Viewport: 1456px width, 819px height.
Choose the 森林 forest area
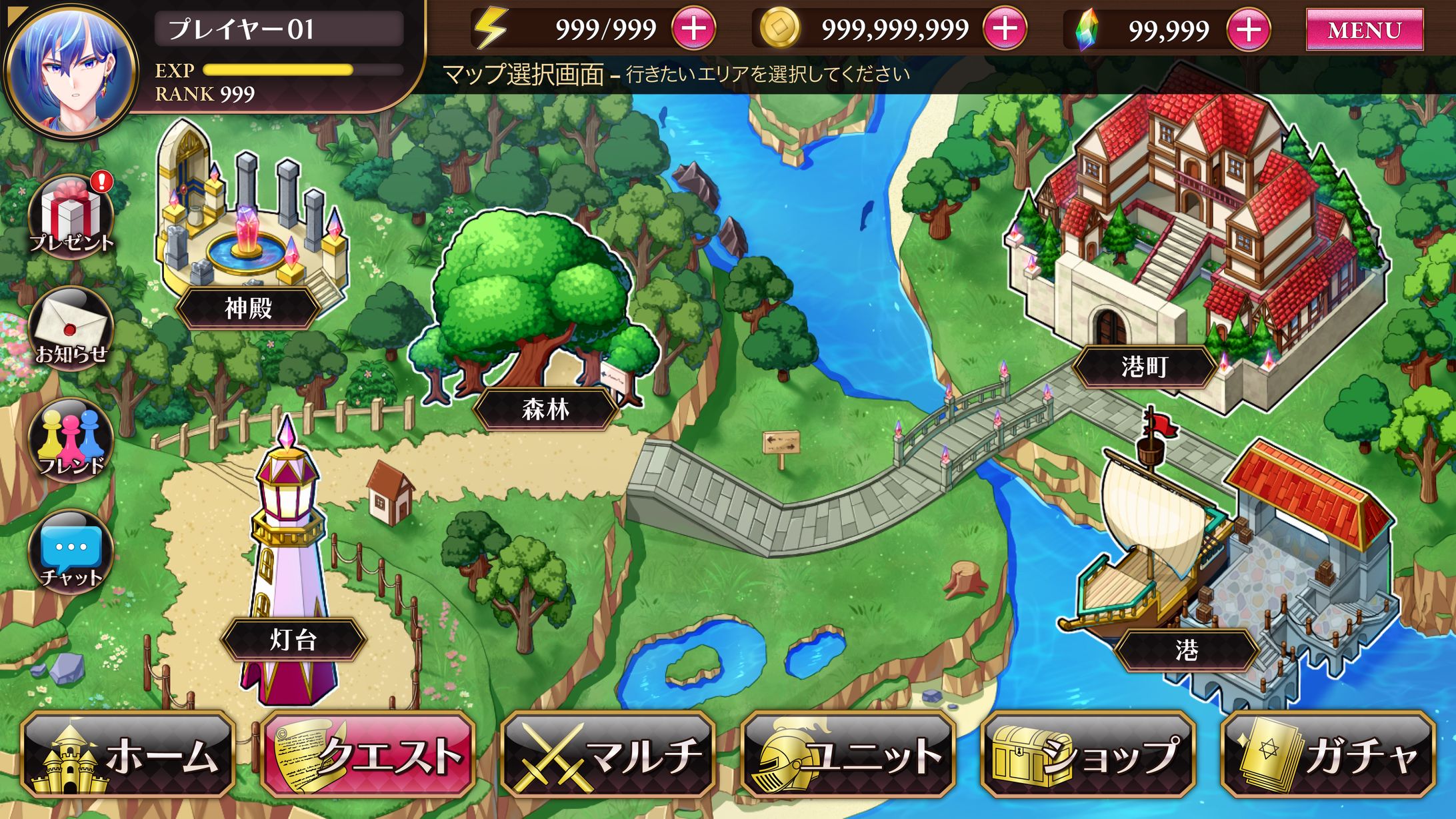pyautogui.click(x=545, y=409)
